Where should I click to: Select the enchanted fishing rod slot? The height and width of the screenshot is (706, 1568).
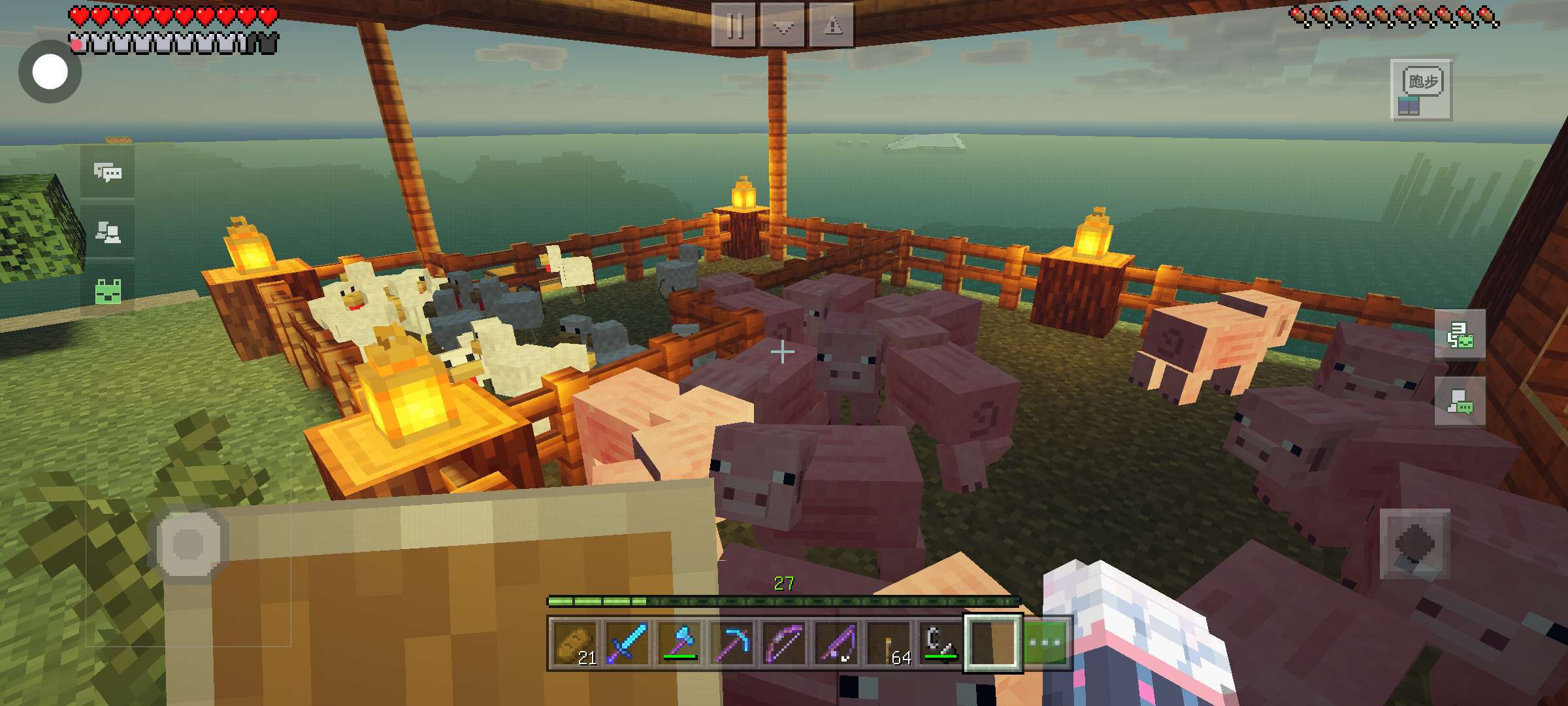pyautogui.click(x=836, y=643)
